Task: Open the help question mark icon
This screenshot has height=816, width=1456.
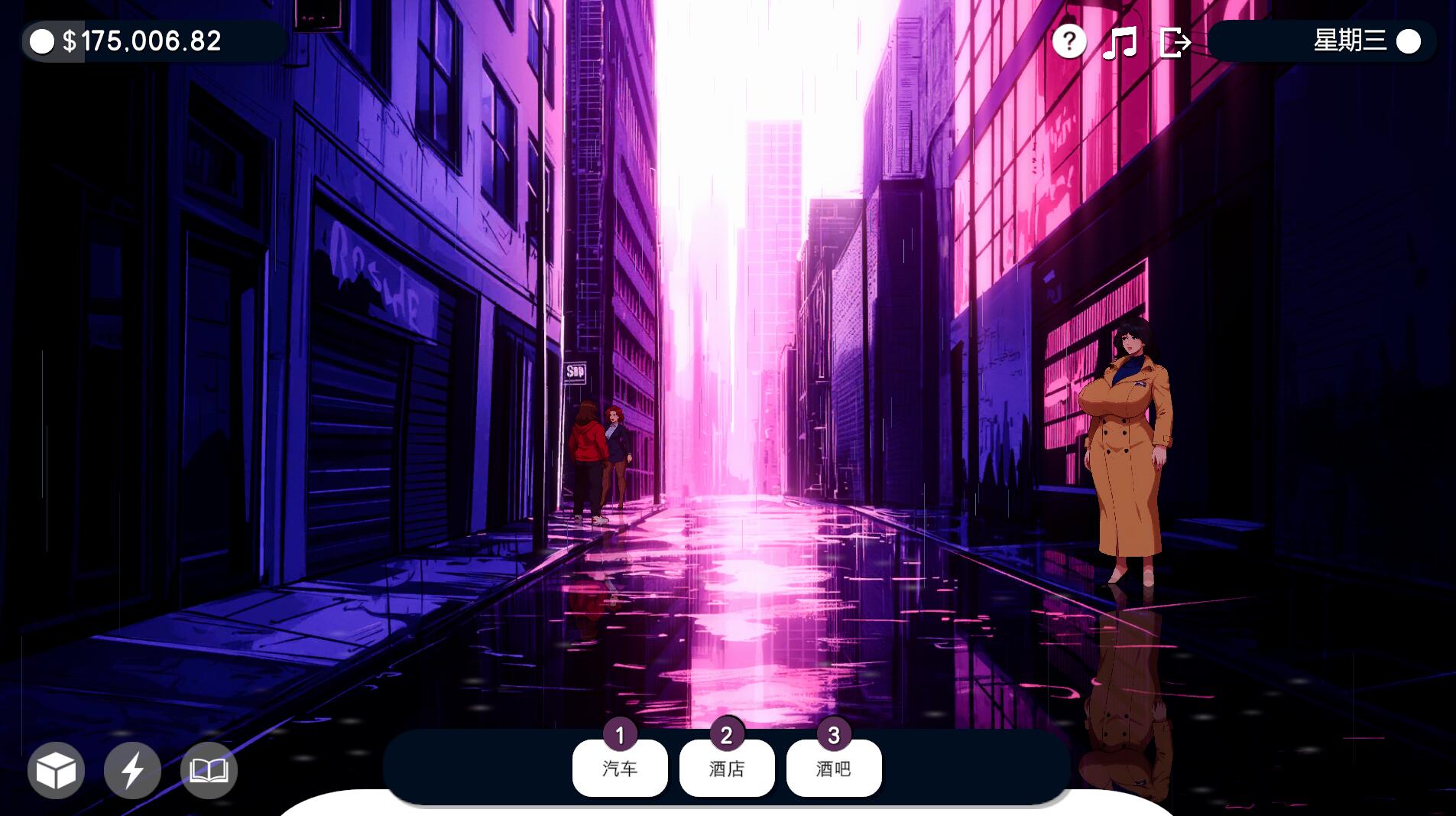Action: tap(1068, 41)
